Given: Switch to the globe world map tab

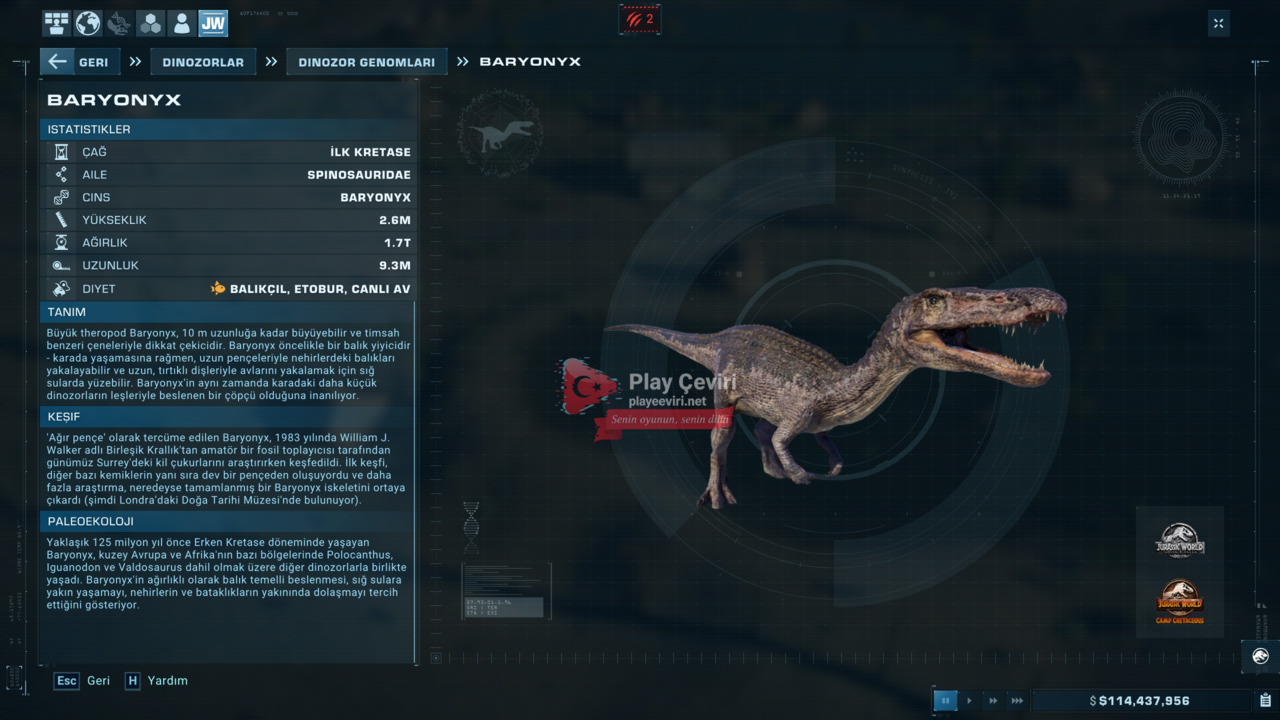Looking at the screenshot, I should [88, 23].
